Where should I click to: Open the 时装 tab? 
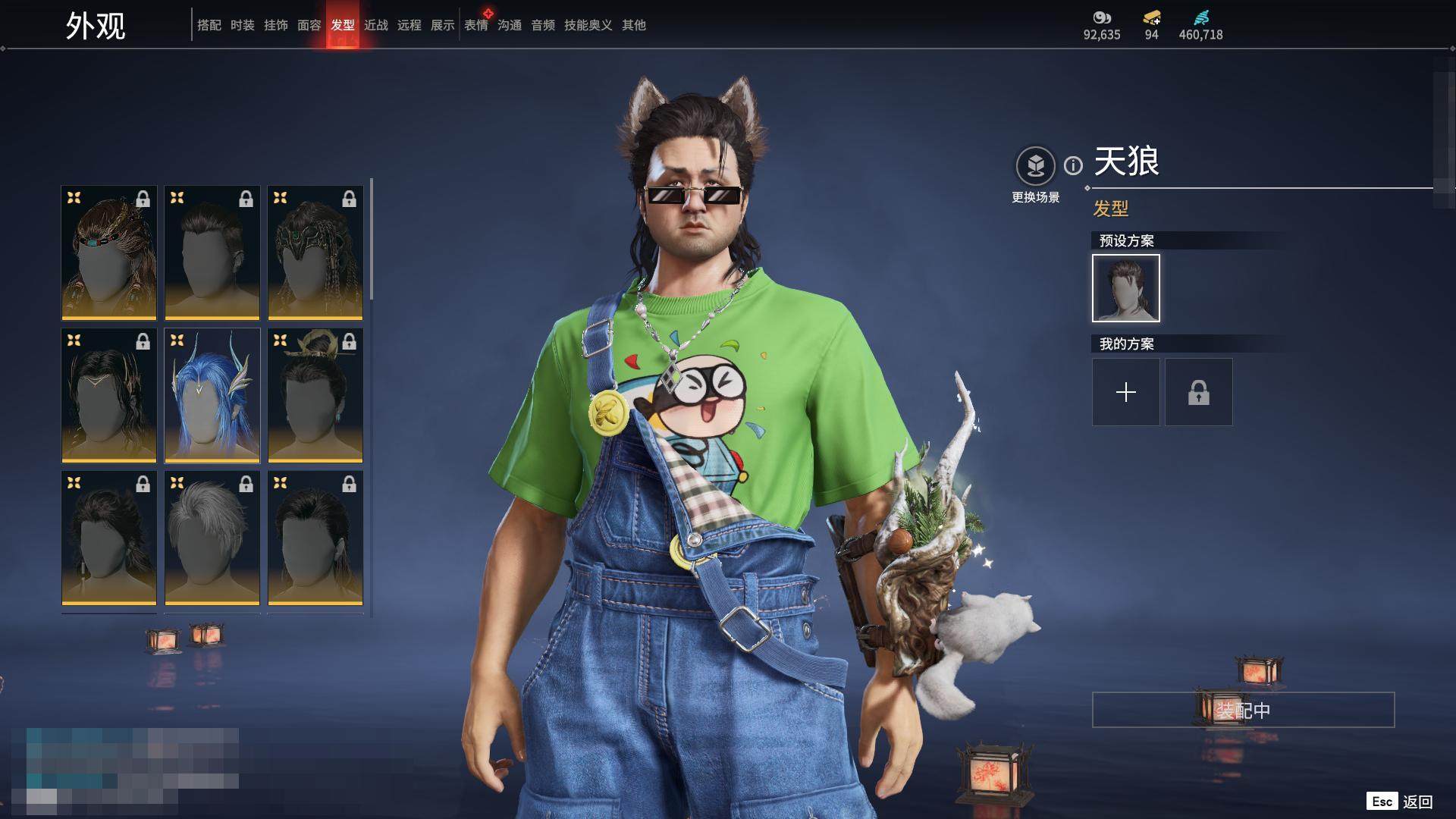243,25
